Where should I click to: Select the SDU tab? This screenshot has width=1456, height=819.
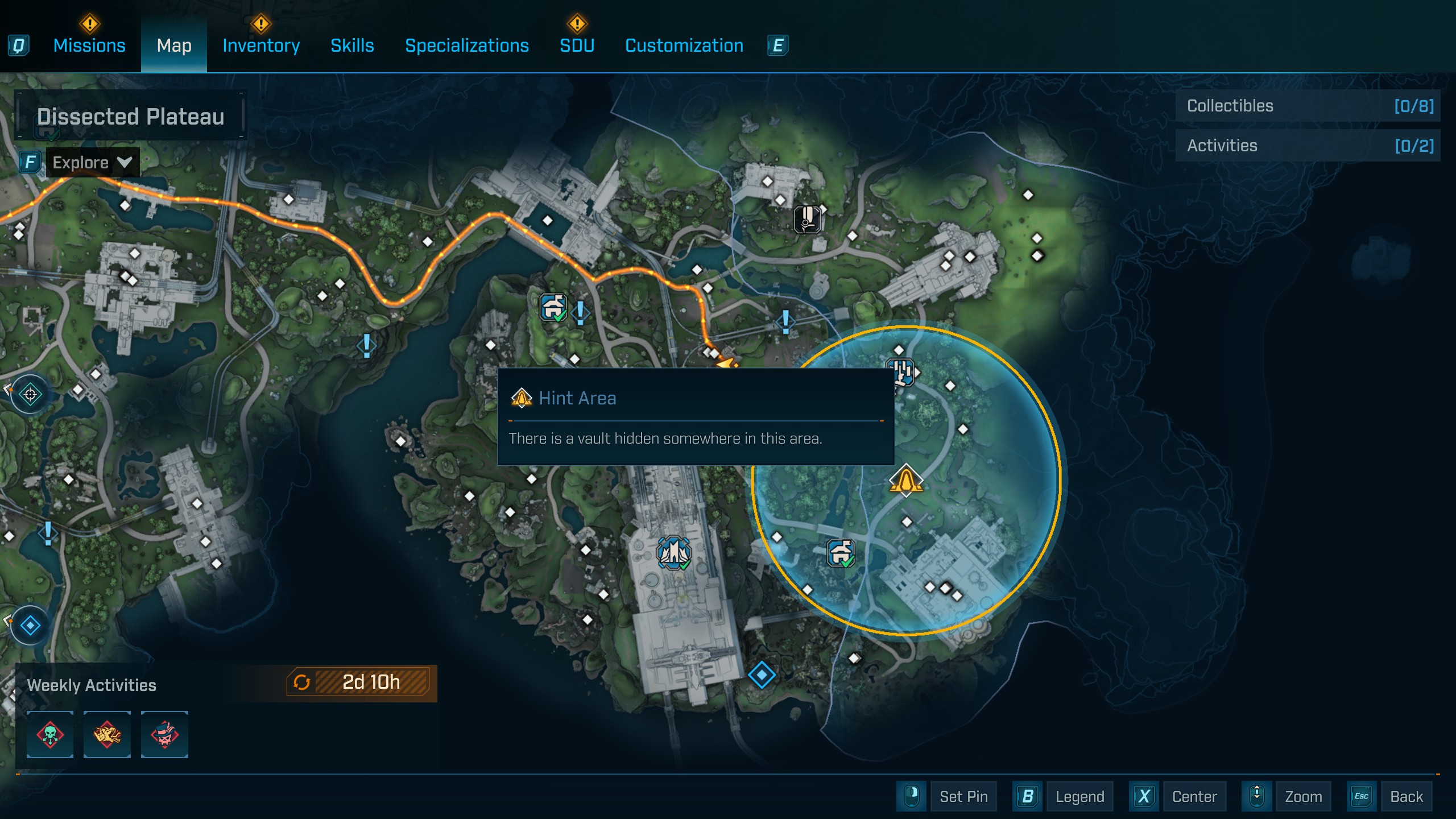tap(577, 45)
